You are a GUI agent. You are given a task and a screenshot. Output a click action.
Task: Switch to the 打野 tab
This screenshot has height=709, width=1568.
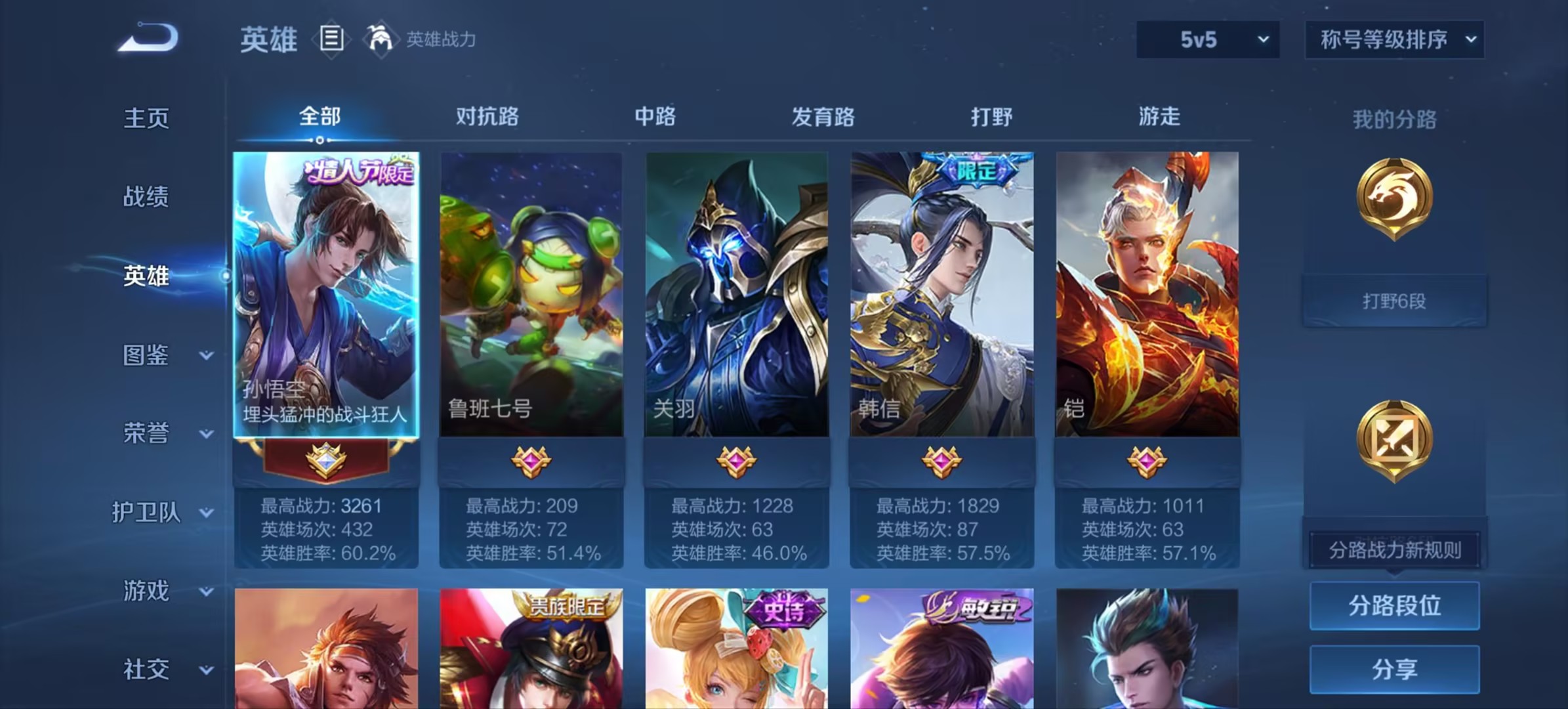990,117
